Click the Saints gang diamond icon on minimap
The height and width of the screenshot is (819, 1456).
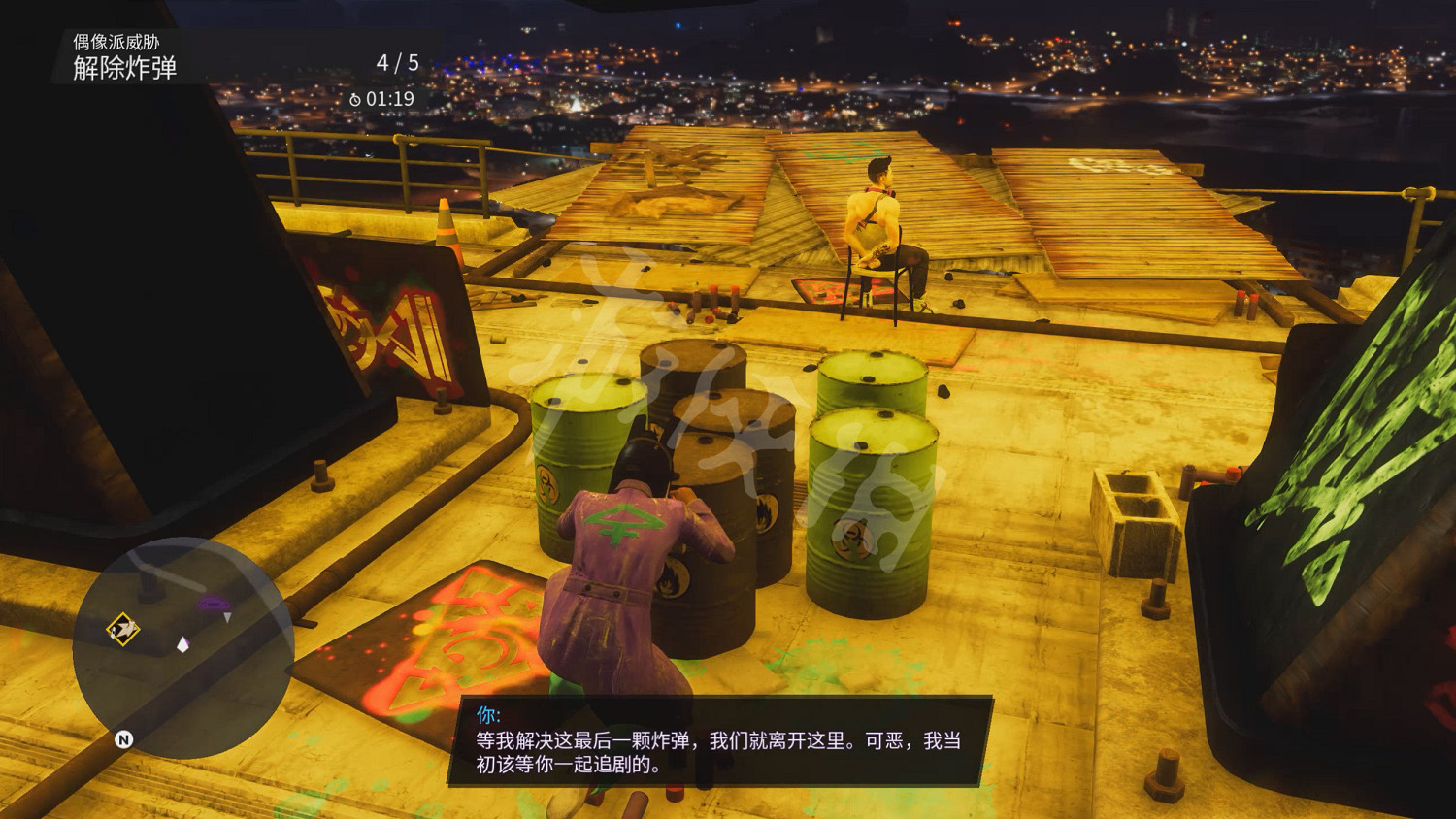[123, 628]
